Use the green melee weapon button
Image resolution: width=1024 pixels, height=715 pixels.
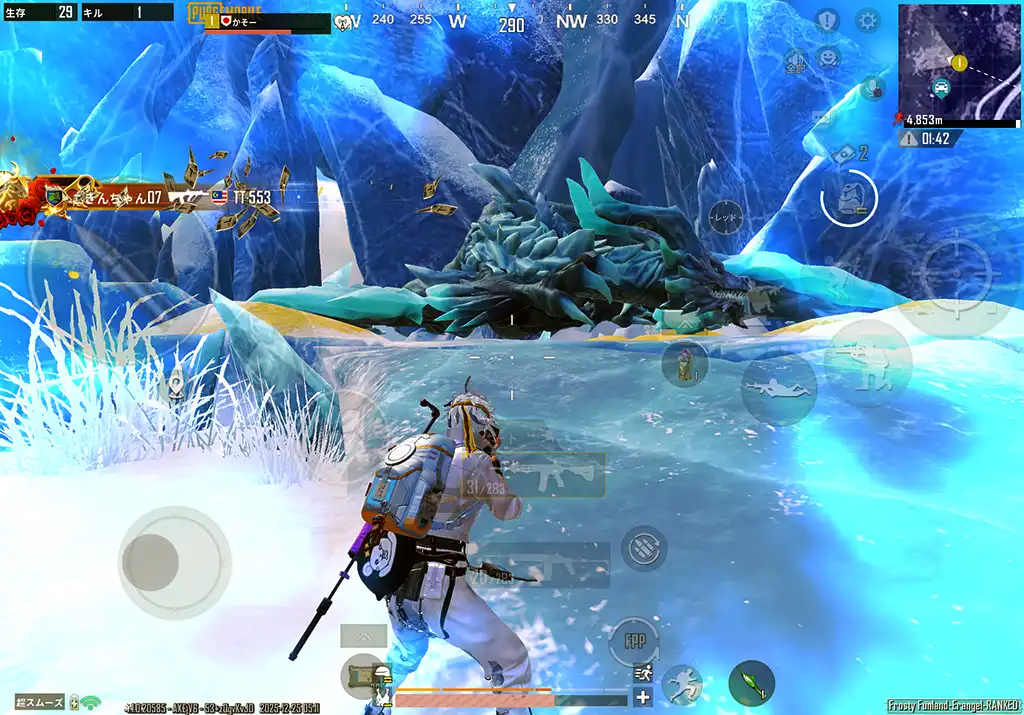point(751,684)
